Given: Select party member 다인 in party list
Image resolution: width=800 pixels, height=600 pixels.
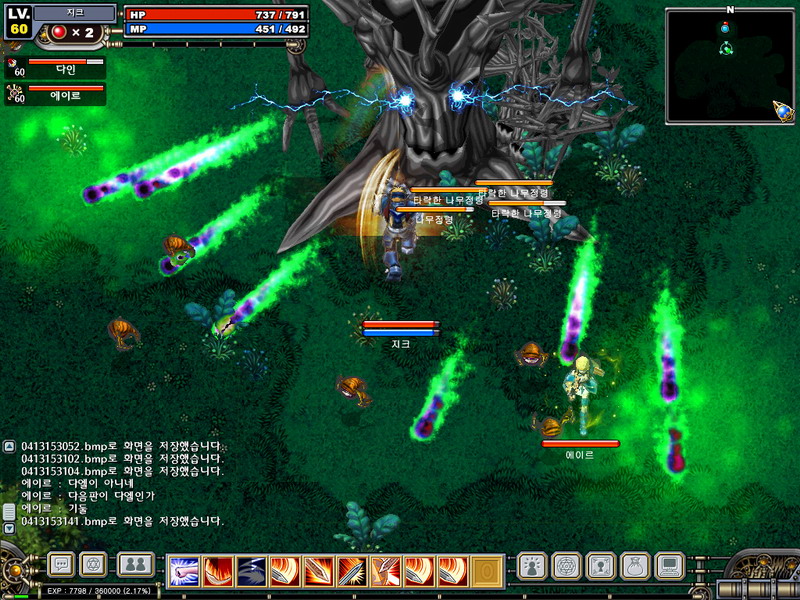Looking at the screenshot, I should 58,68.
